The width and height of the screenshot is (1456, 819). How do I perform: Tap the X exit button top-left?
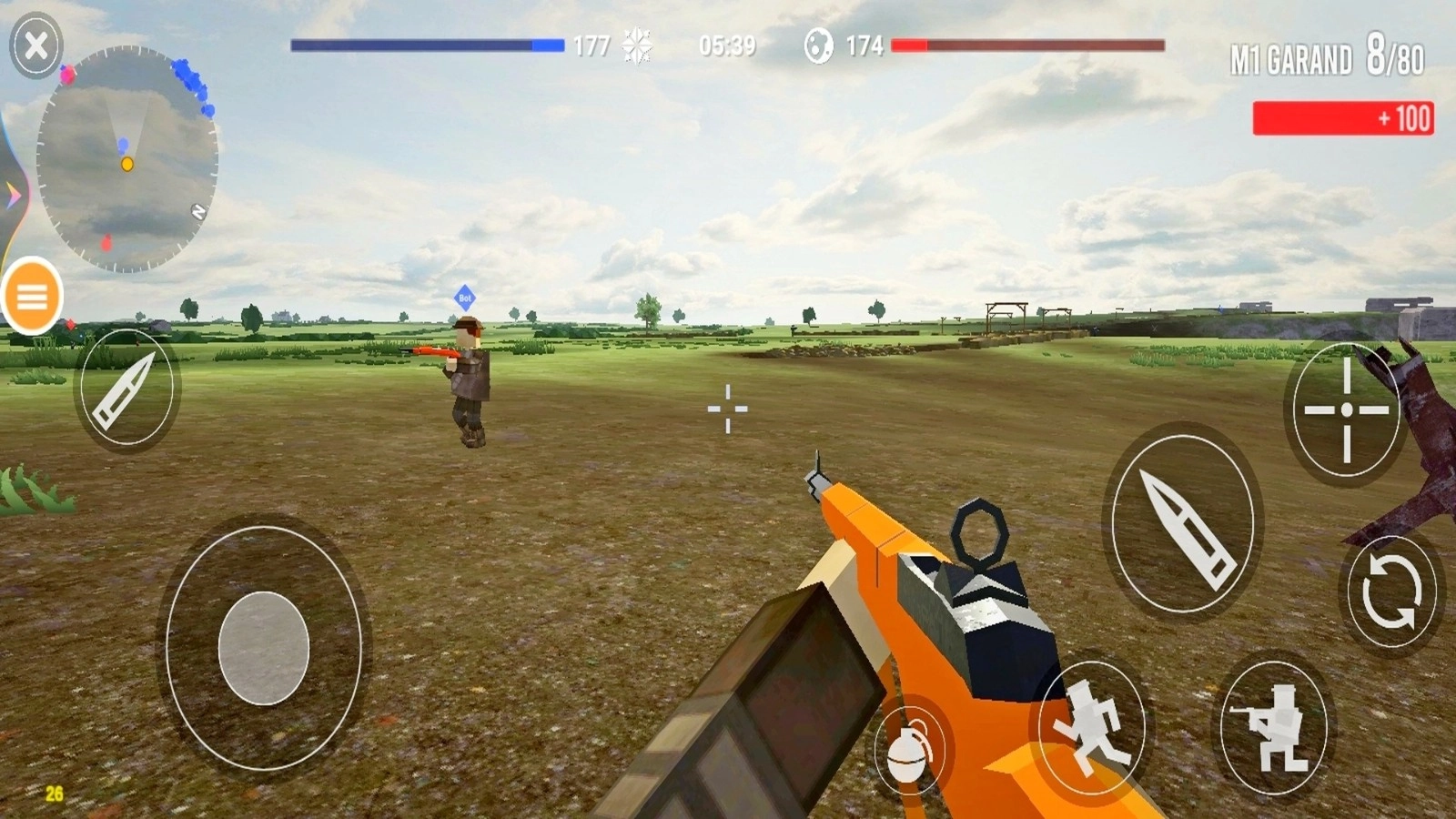coord(35,44)
